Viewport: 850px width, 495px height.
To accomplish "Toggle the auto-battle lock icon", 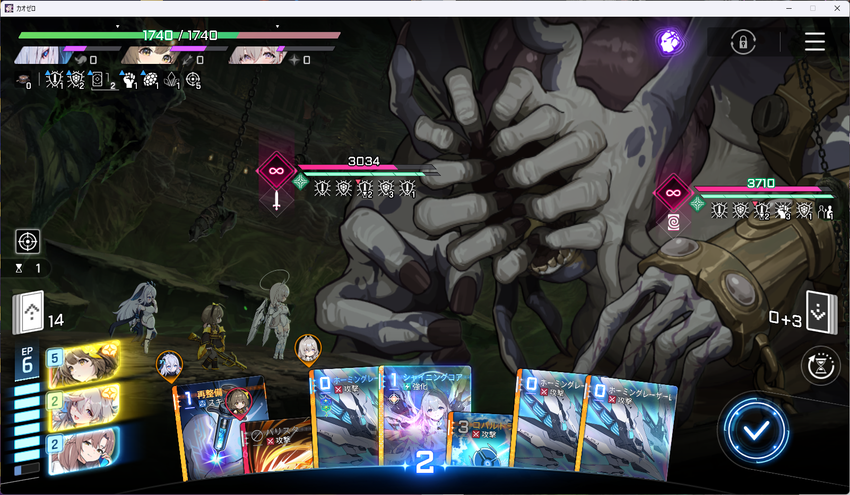I will [741, 42].
